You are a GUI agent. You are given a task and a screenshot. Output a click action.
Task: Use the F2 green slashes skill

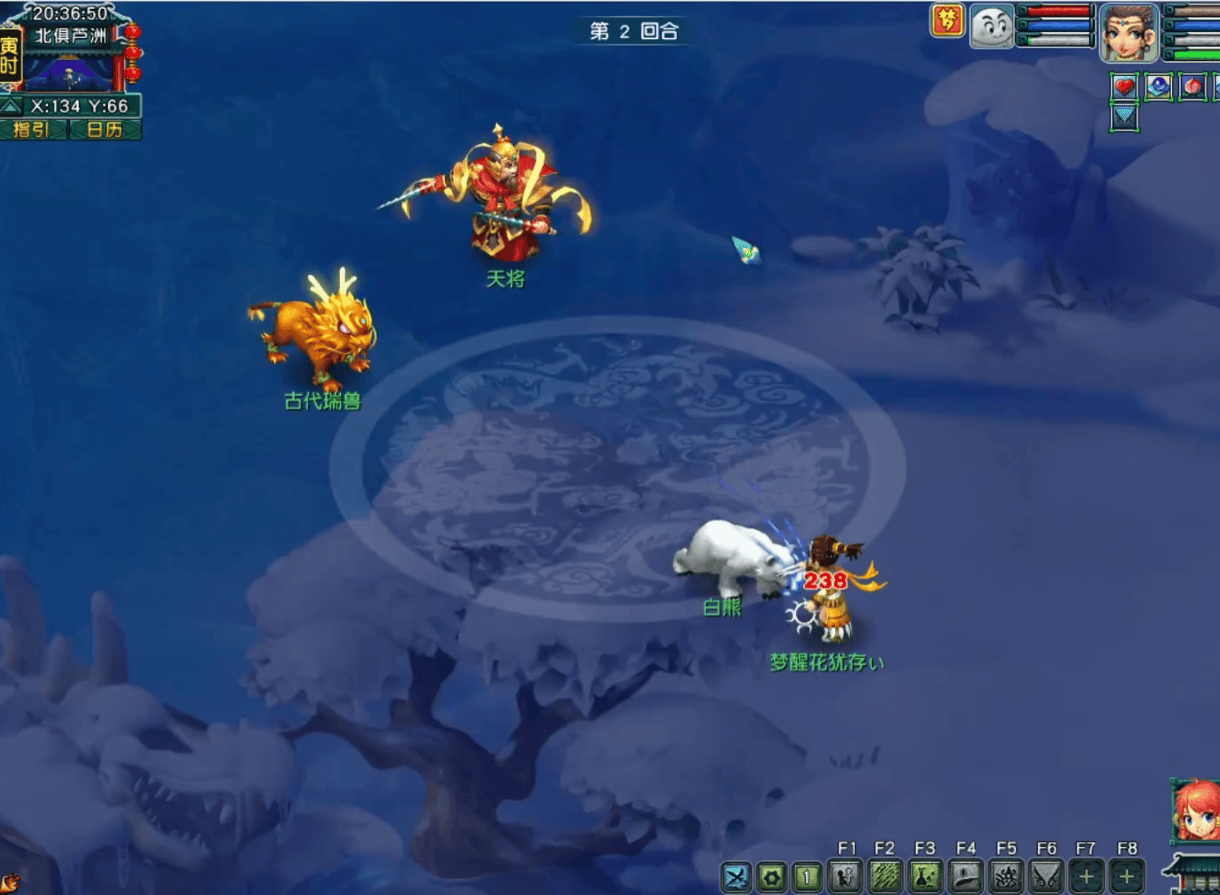(884, 877)
